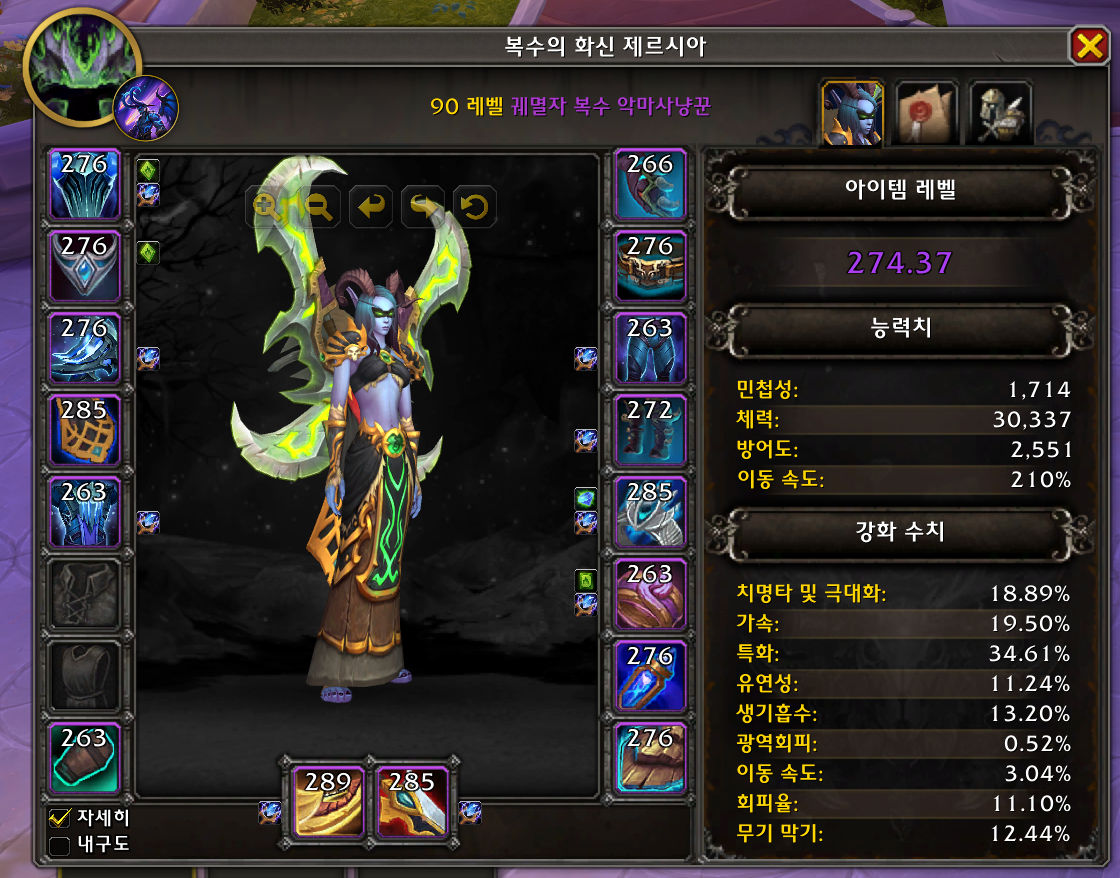1120x878 pixels.
Task: Open the helmet and weapons equipment tab
Action: (x=1000, y=114)
